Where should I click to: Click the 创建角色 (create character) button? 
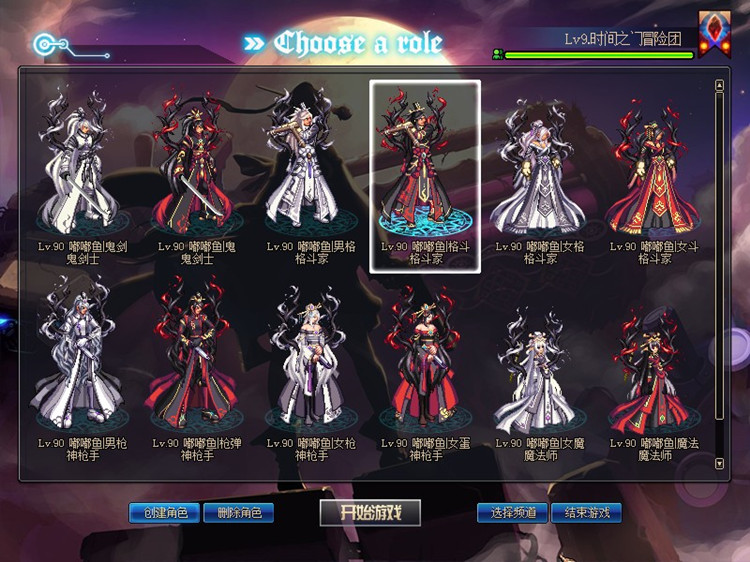click(x=165, y=513)
